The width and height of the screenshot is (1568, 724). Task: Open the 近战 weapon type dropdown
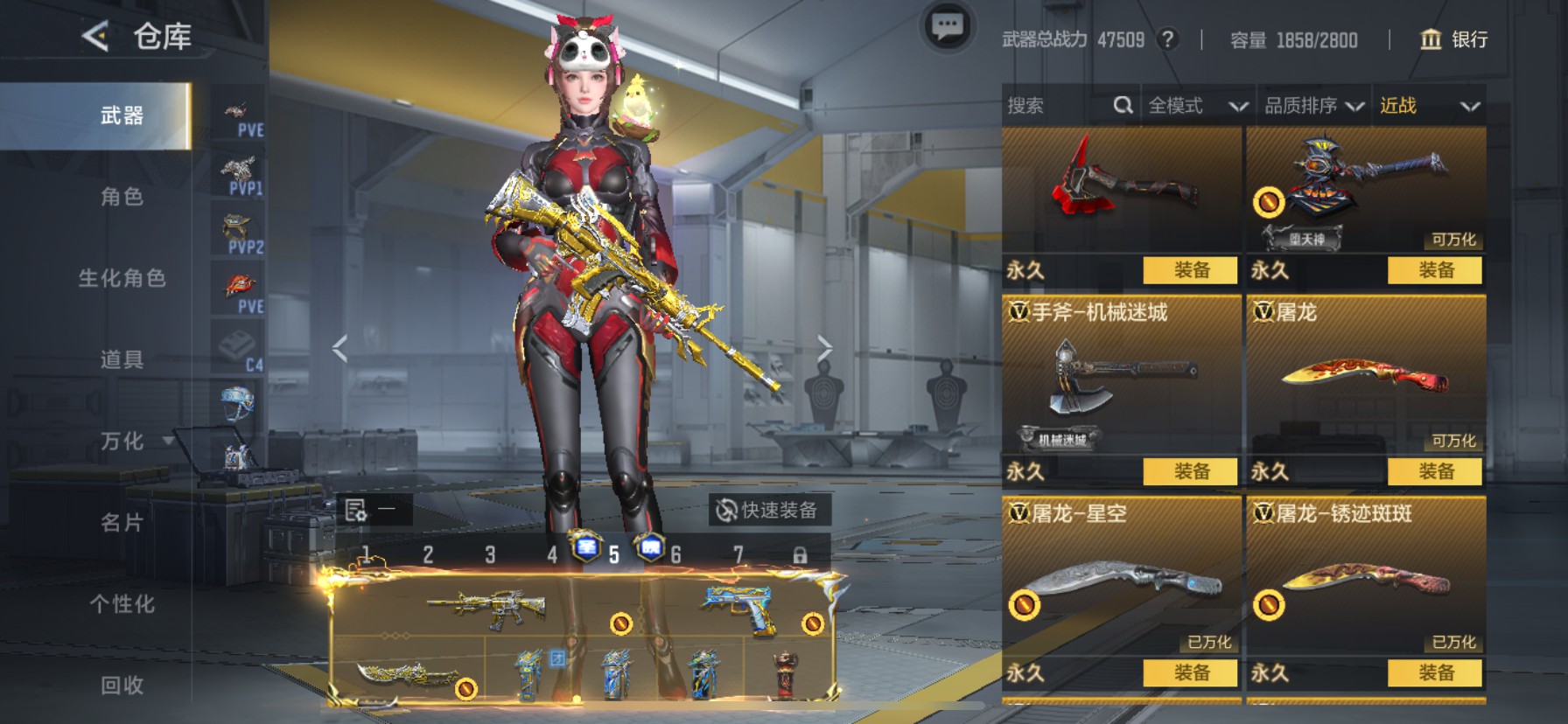pyautogui.click(x=1429, y=106)
